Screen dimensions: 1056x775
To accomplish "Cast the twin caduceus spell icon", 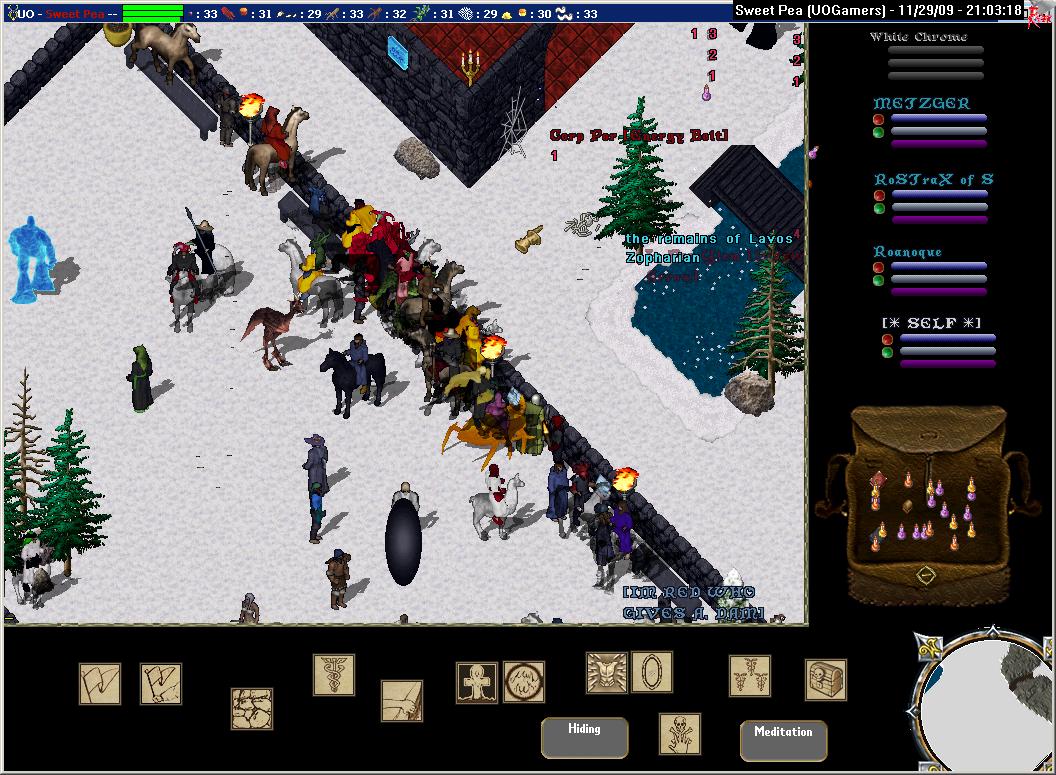I will click(x=749, y=676).
